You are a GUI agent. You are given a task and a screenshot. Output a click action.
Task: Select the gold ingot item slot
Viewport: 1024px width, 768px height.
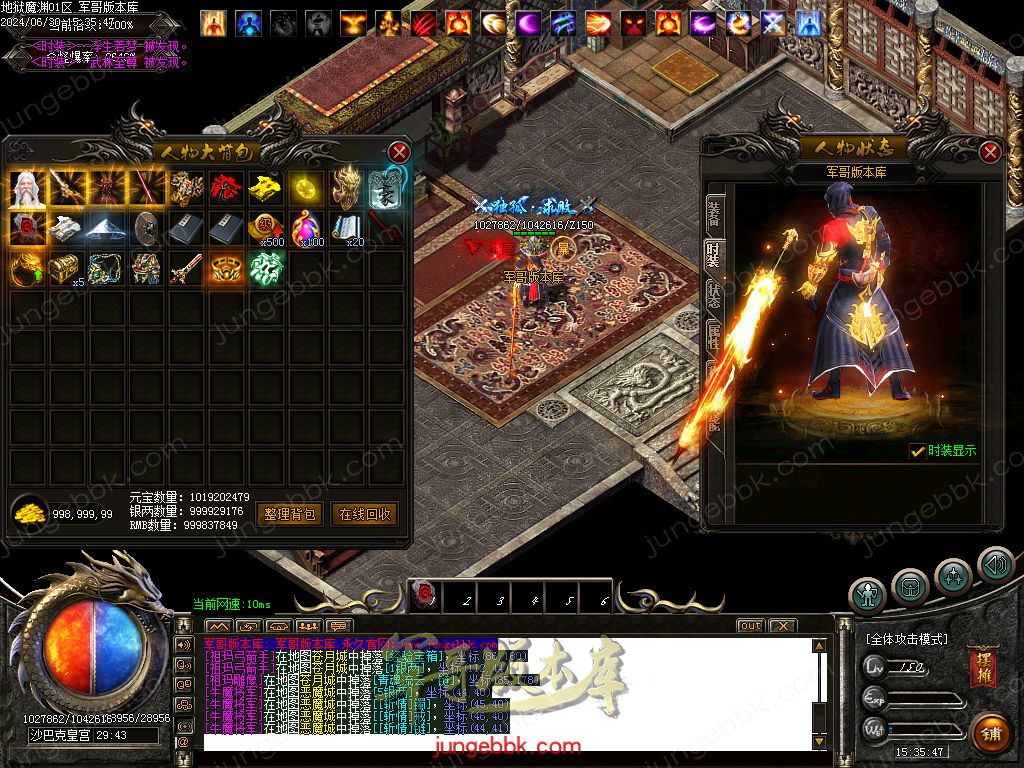267,187
